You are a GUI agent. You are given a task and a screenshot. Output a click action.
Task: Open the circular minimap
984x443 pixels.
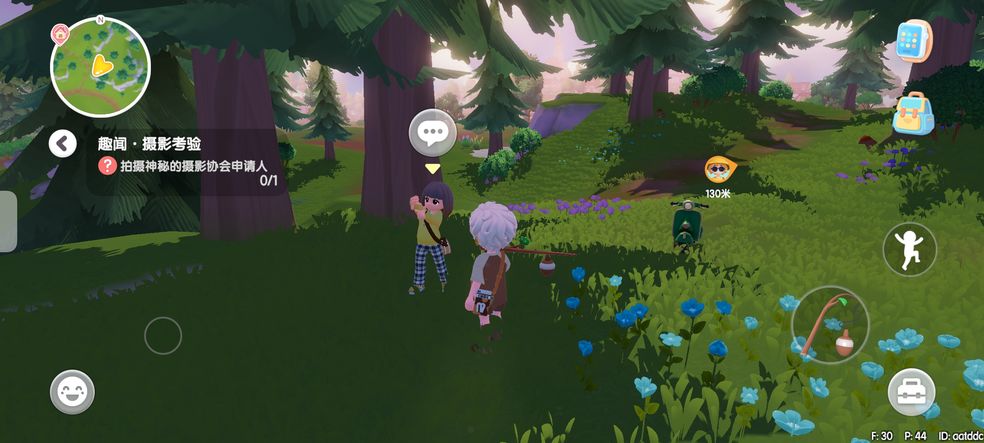pos(100,67)
